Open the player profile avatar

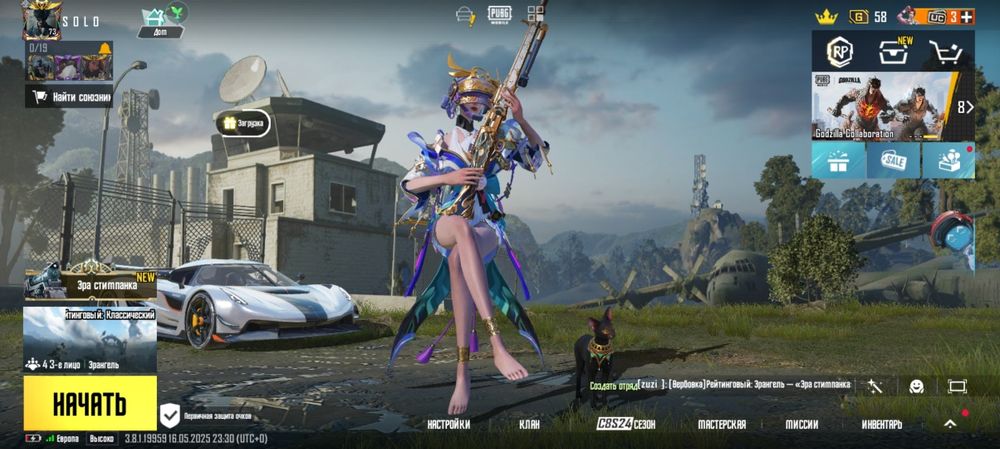[41, 20]
